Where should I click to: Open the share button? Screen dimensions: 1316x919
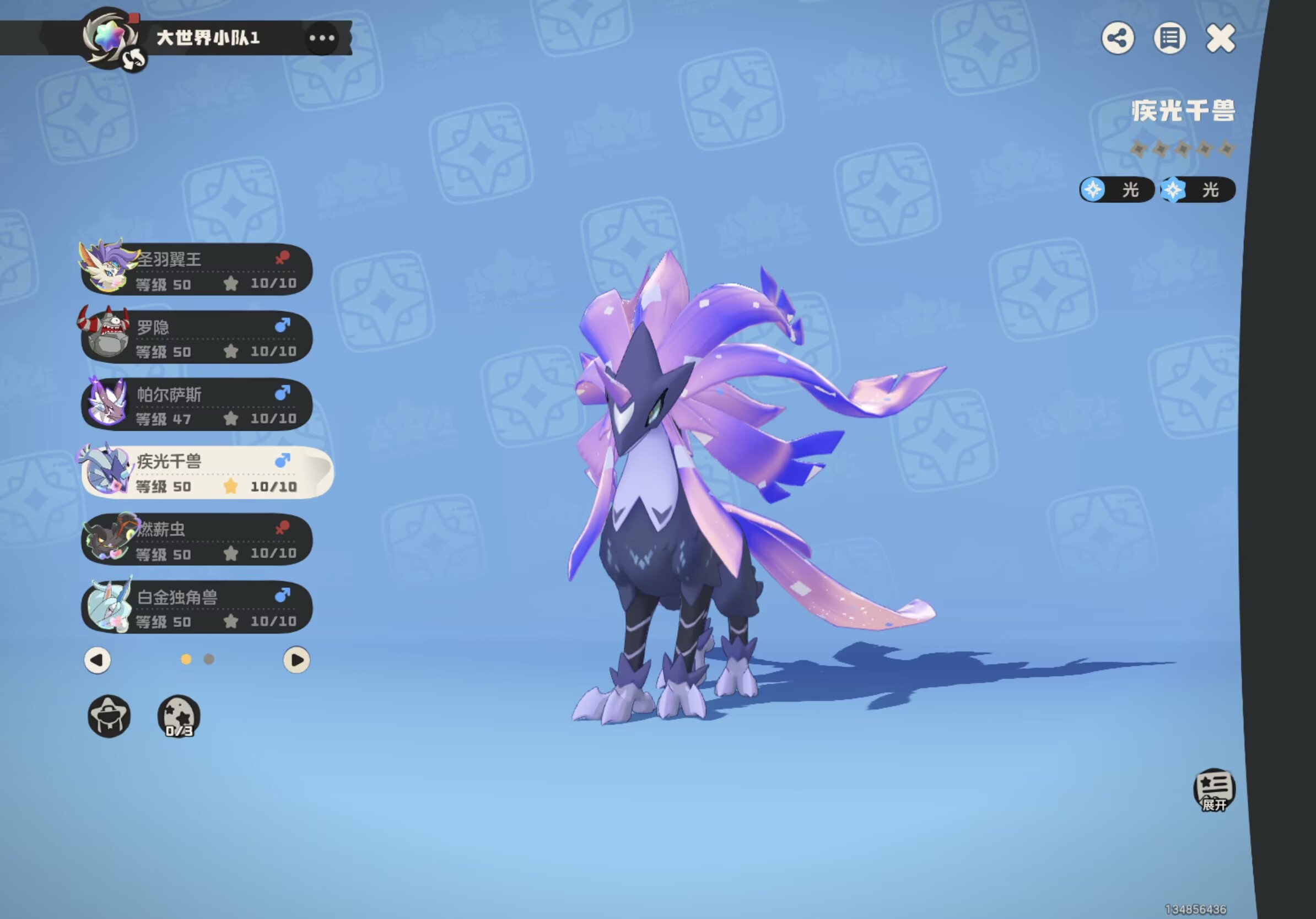1117,39
